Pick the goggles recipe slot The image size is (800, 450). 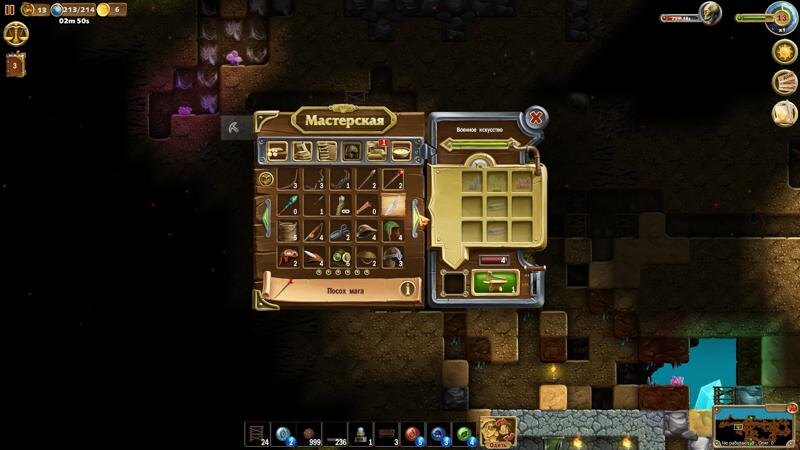[x=341, y=256]
